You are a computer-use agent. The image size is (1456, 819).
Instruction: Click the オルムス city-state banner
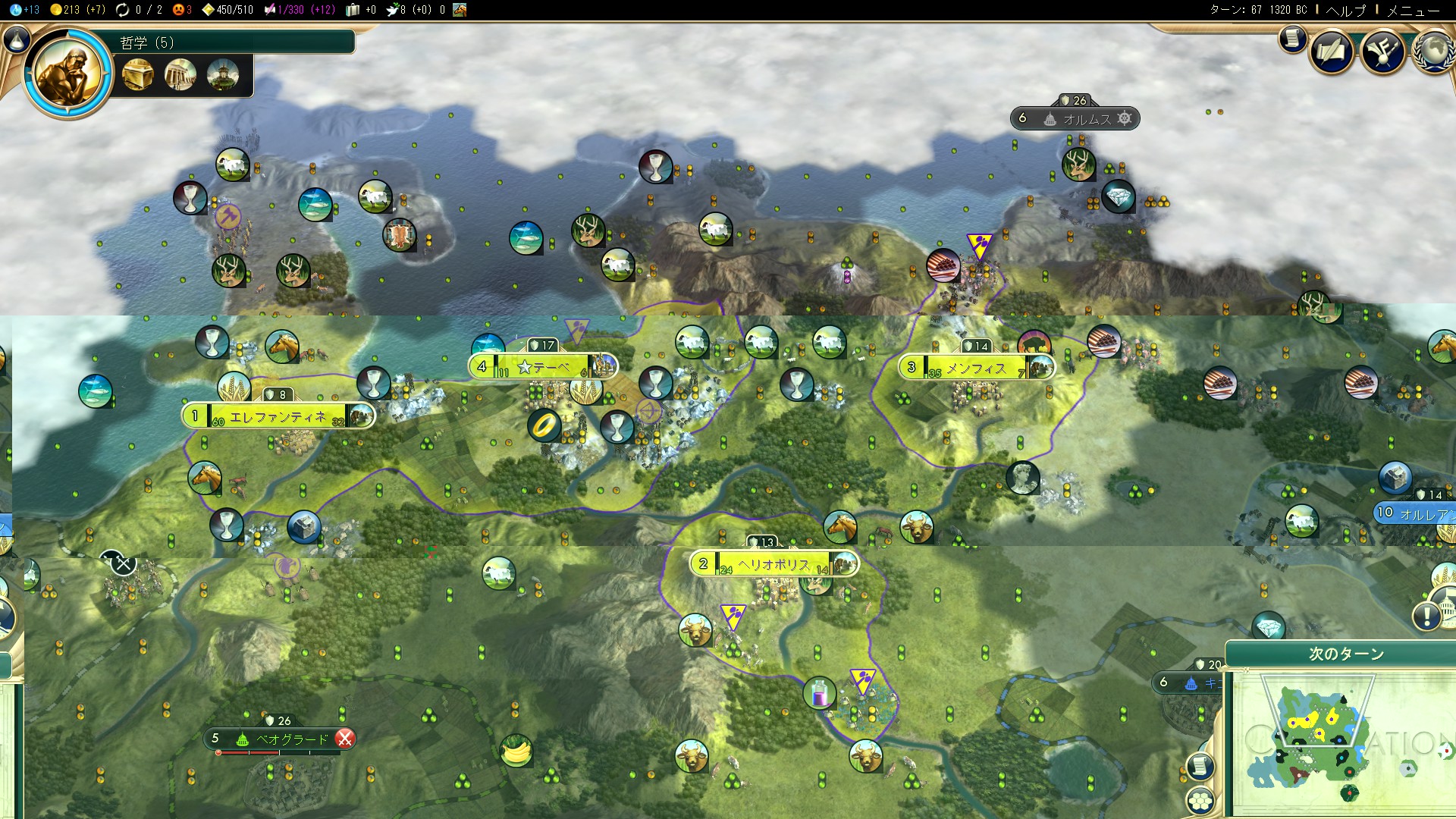click(1086, 119)
